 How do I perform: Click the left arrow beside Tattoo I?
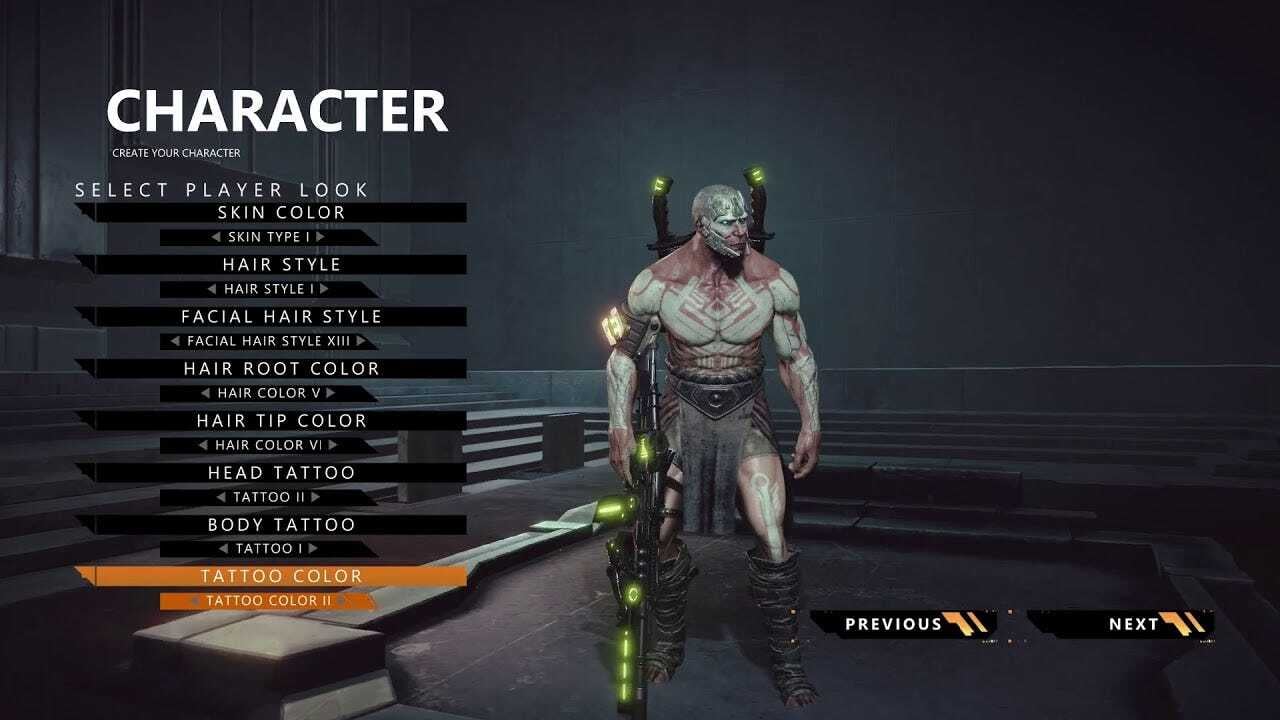(224, 549)
